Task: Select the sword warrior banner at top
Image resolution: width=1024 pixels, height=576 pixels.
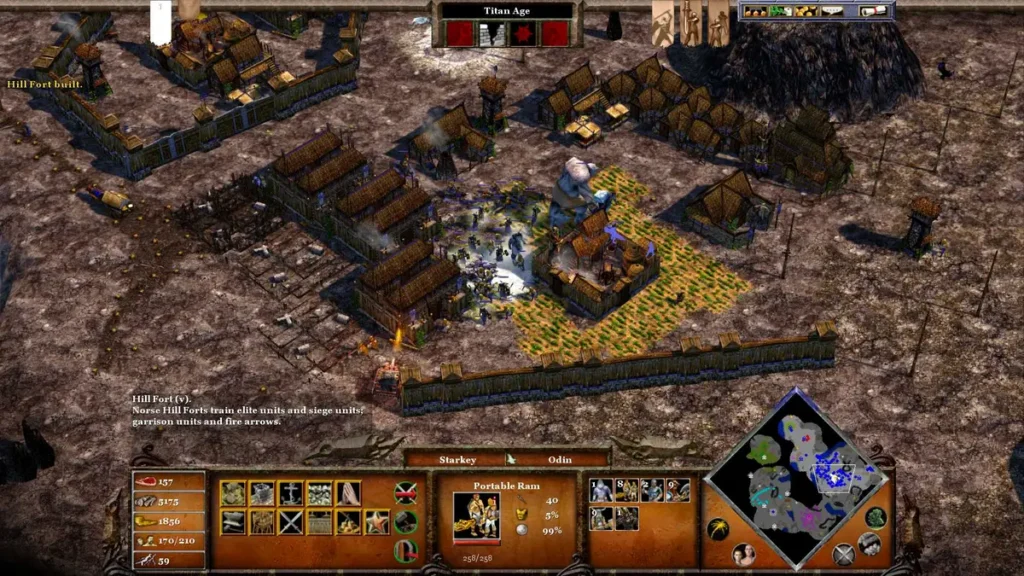Action: tap(690, 22)
